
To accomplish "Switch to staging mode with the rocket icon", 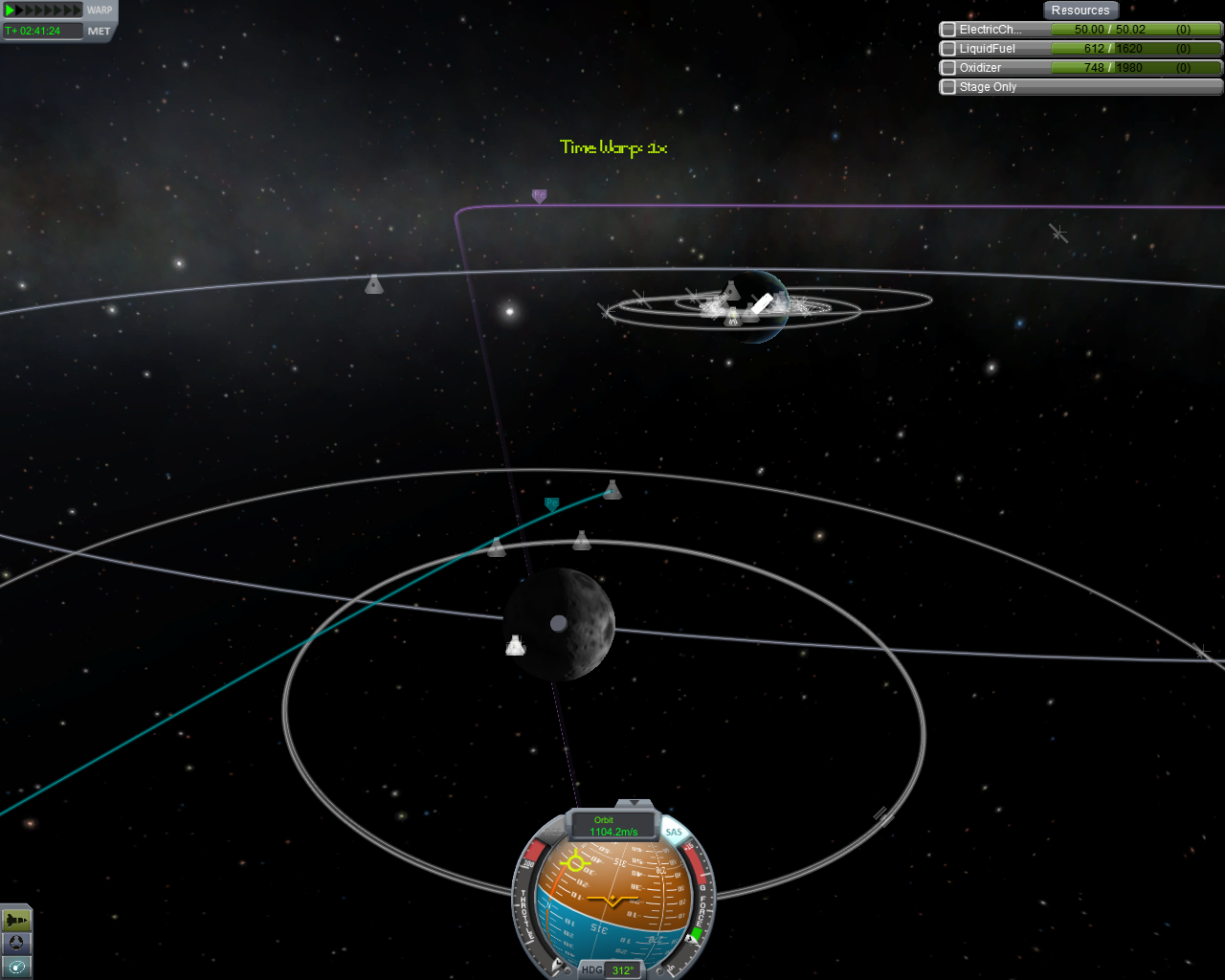I will click(x=16, y=920).
